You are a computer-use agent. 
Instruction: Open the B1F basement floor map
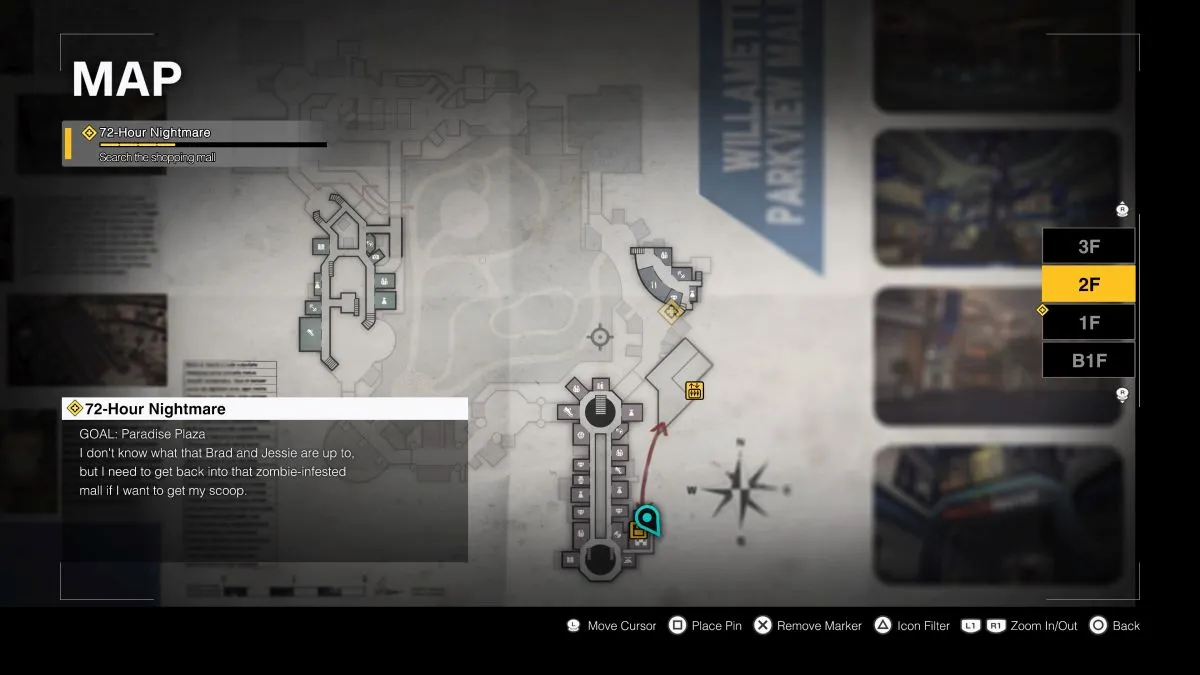pos(1088,360)
